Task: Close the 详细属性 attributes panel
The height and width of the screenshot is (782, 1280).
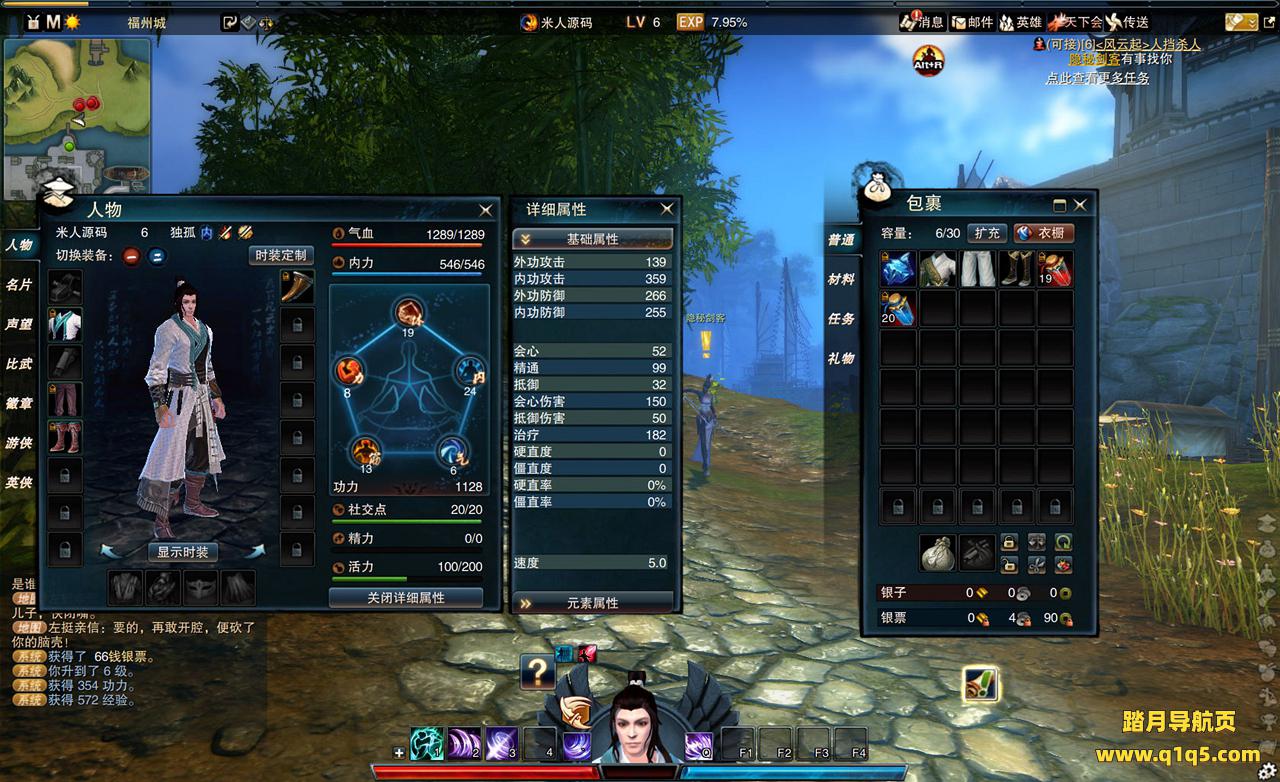Action: pos(667,209)
